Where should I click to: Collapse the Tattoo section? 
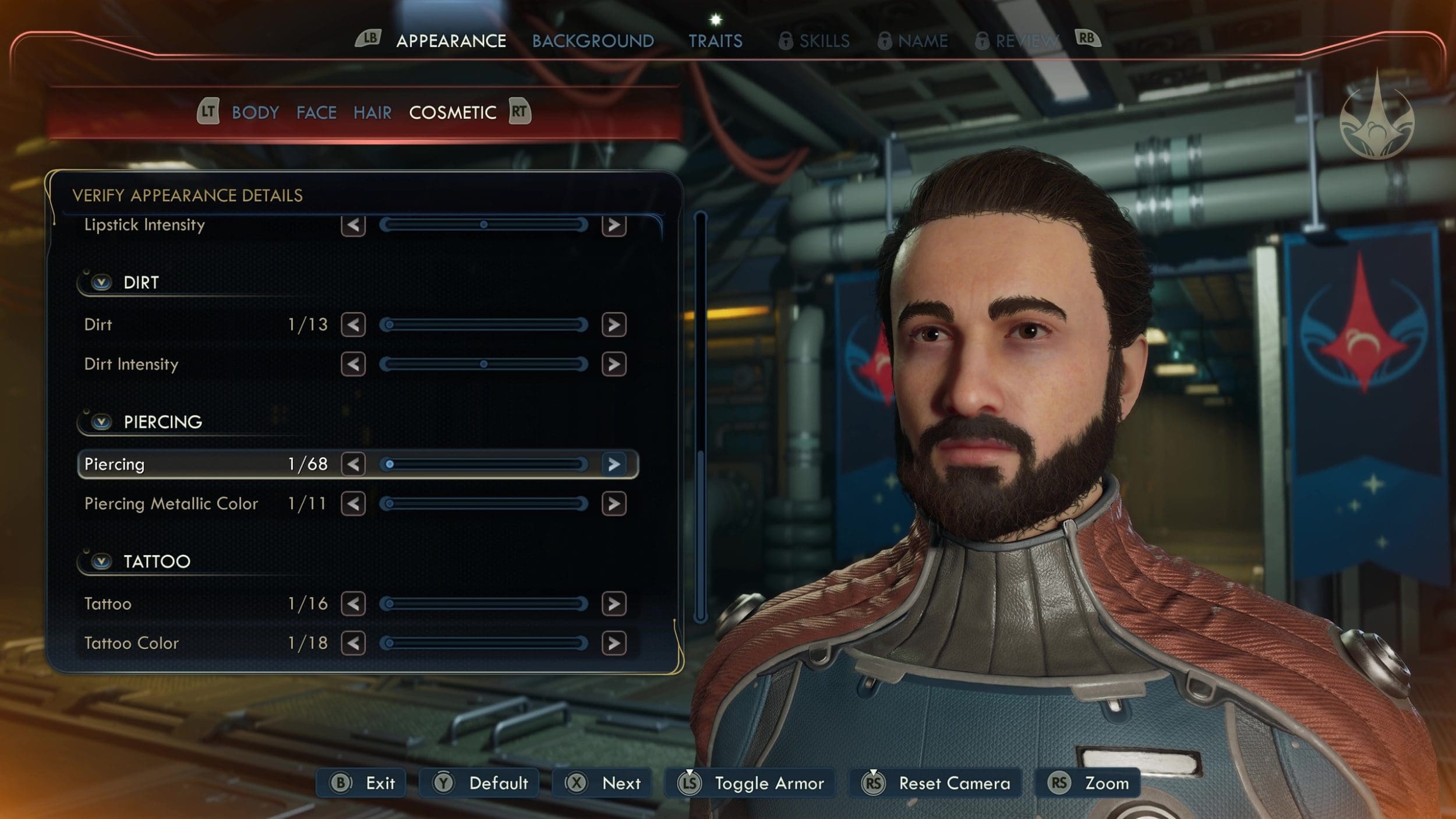click(102, 562)
